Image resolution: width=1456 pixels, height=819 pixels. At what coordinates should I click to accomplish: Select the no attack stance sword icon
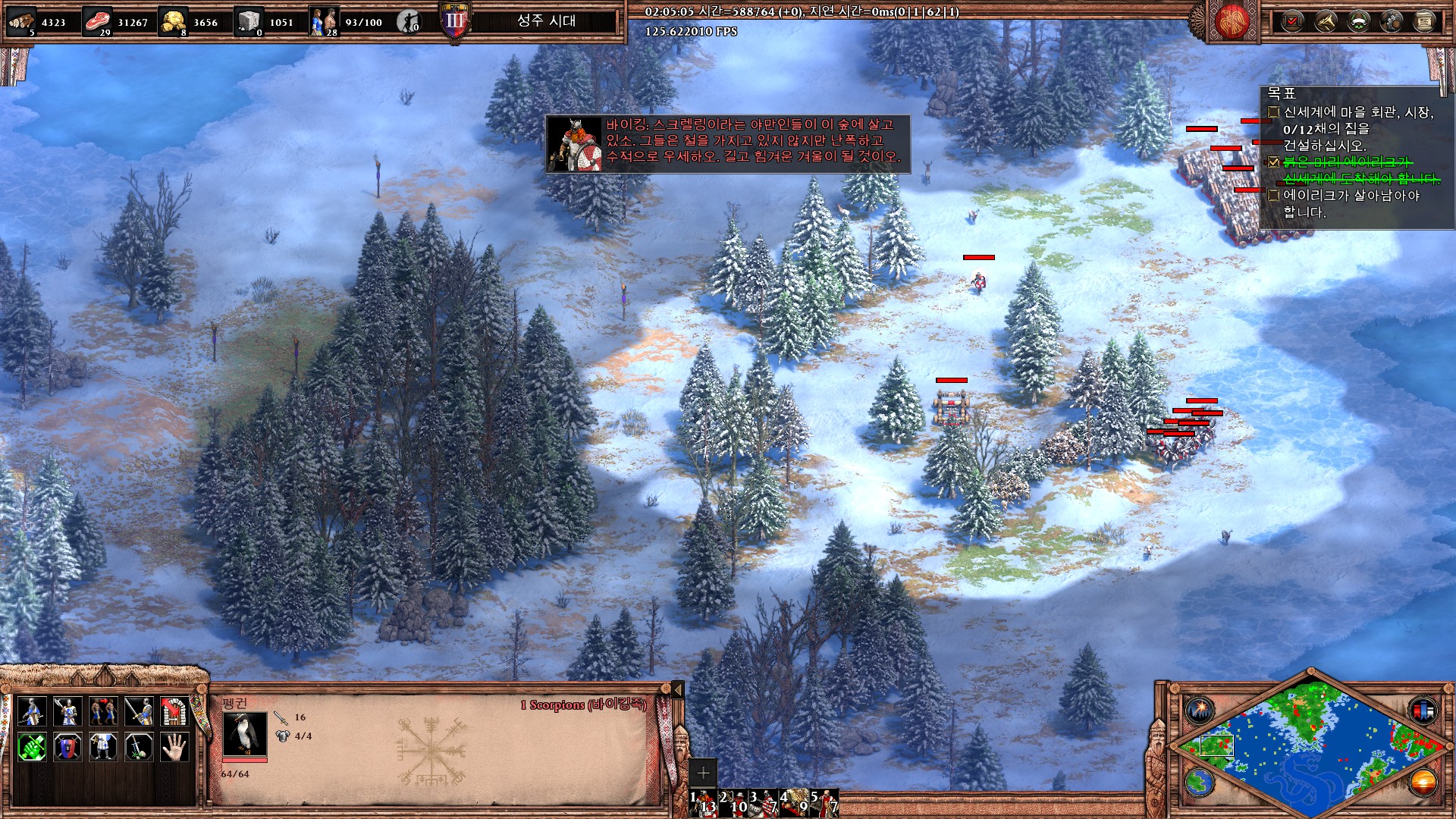(139, 748)
